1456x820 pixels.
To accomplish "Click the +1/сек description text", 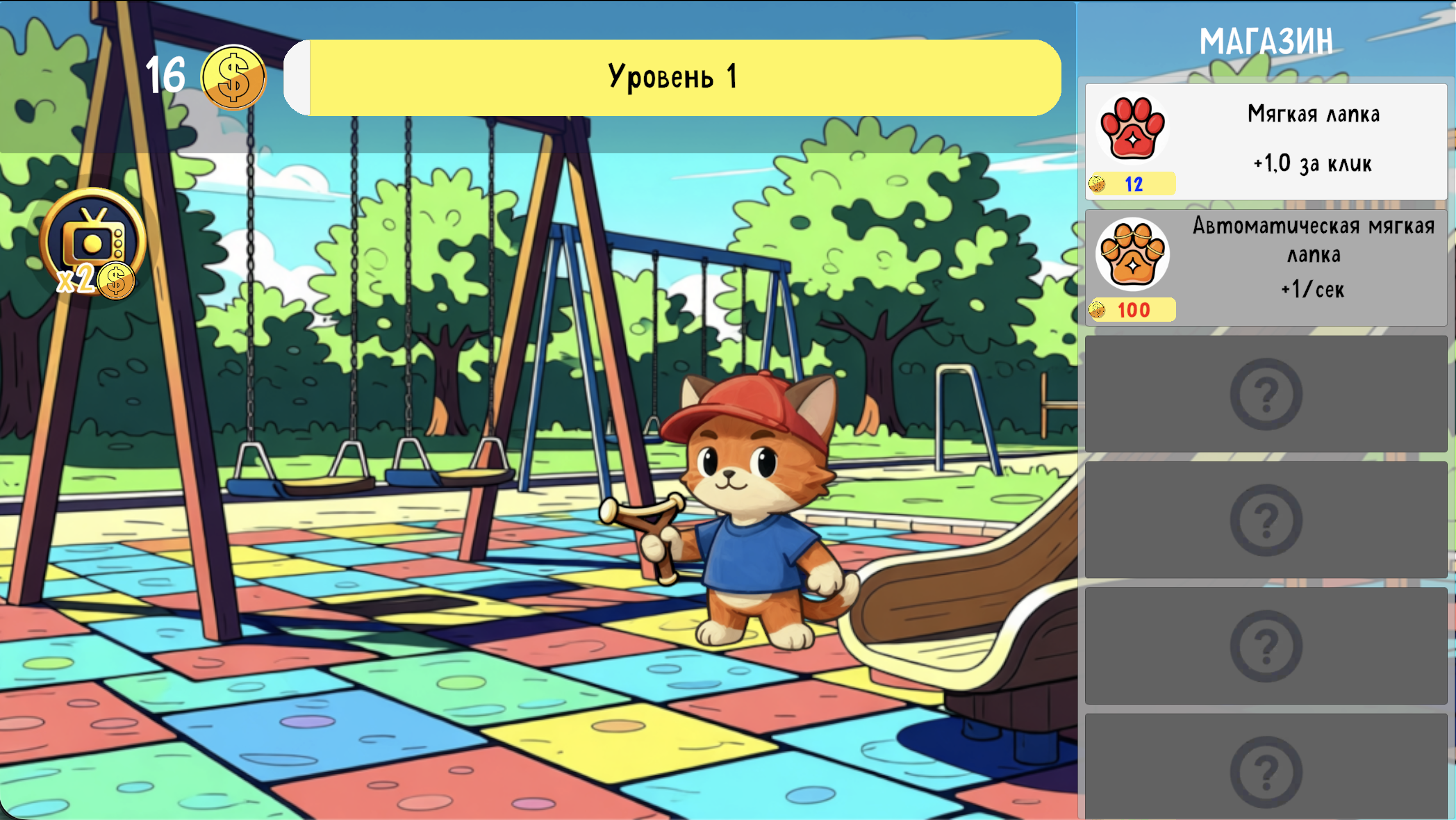I will click(x=1313, y=290).
